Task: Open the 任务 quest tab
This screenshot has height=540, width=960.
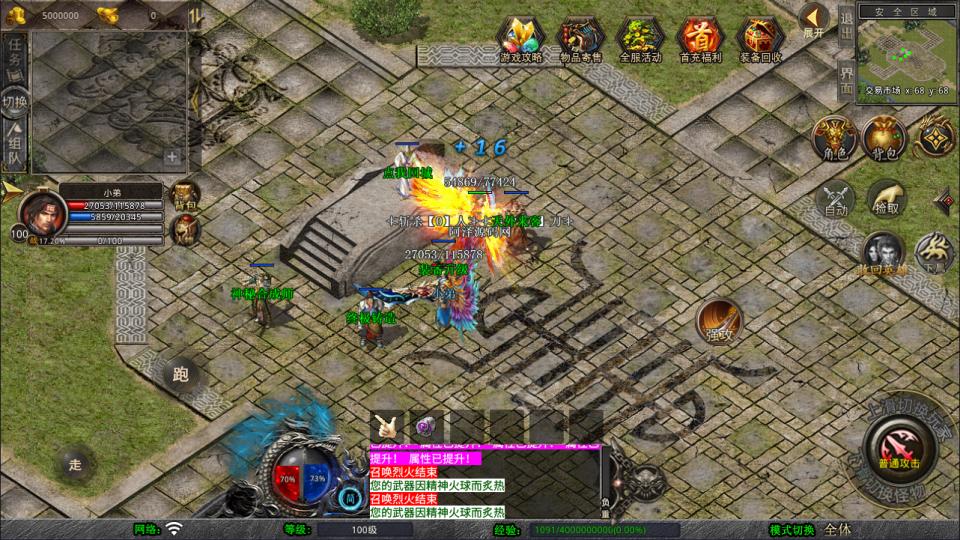Action: (15, 56)
